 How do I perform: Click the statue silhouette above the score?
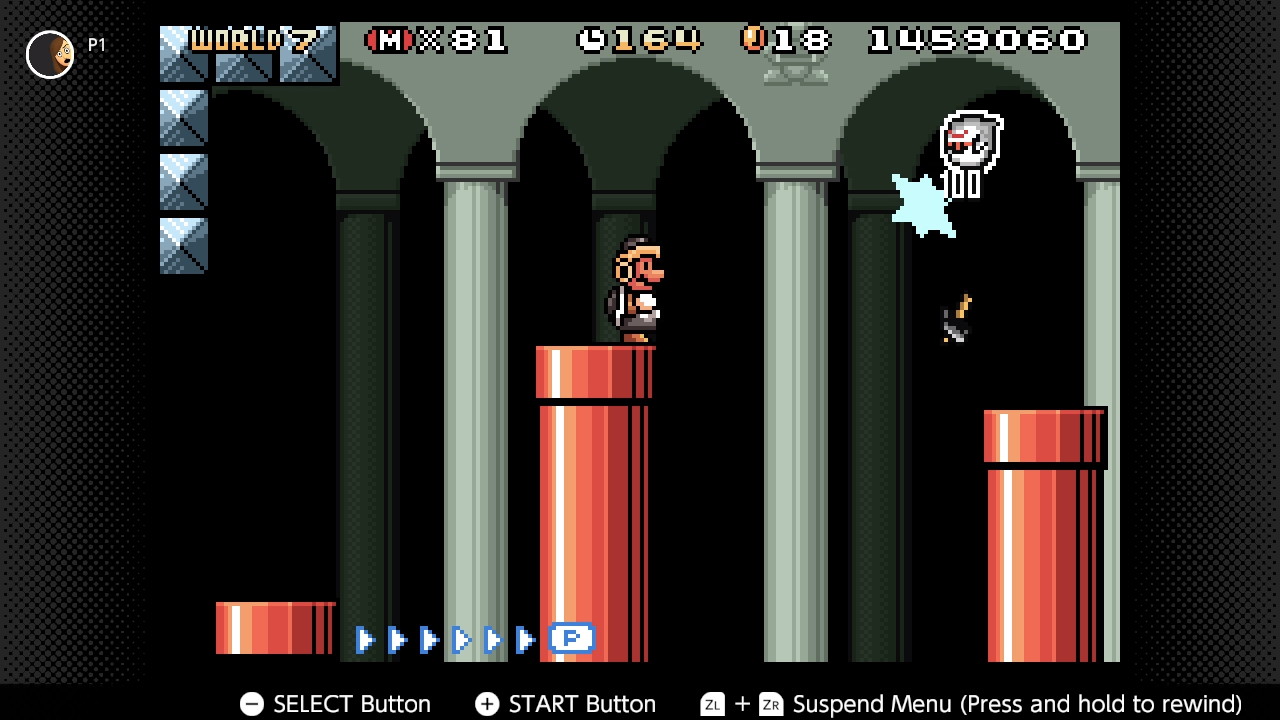point(795,68)
